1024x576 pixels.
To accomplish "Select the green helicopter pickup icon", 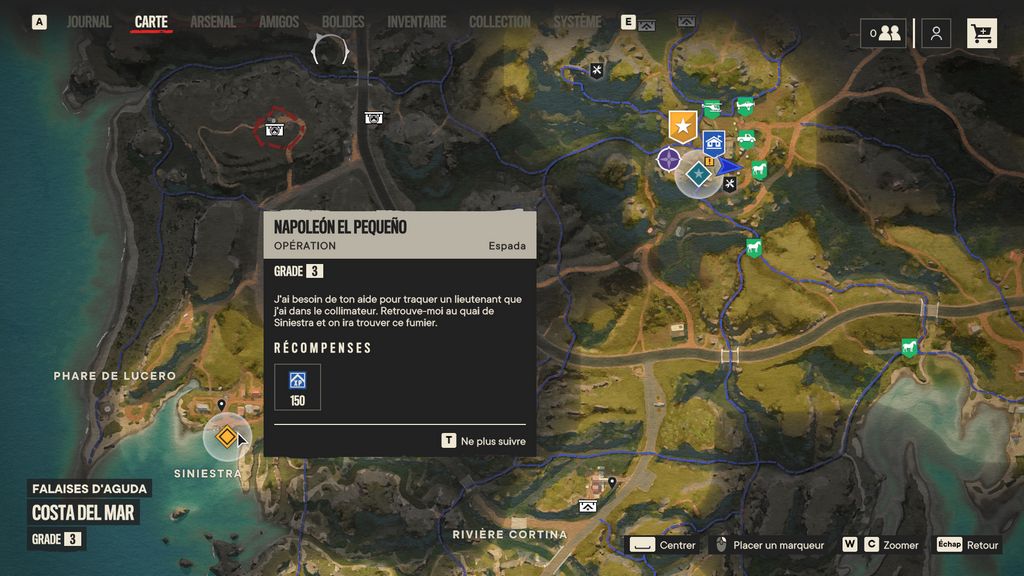I will [x=713, y=108].
